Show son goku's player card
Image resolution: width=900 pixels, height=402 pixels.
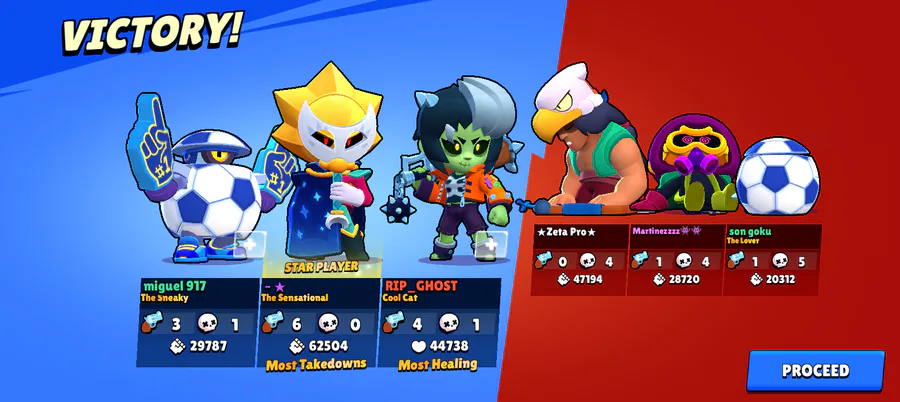[771, 260]
